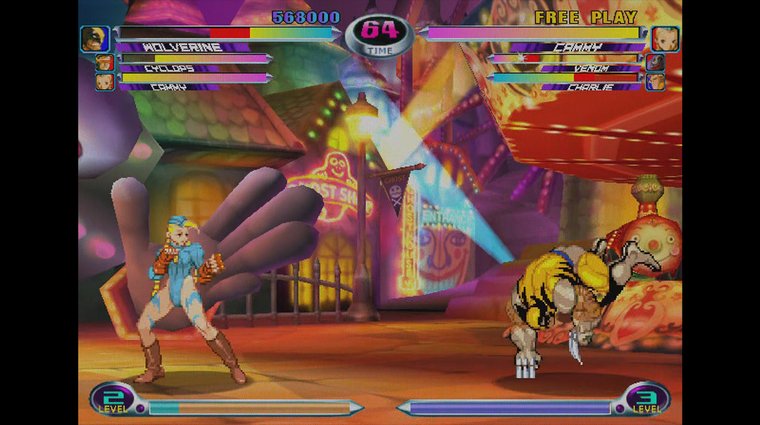Select Wolverine's portrait on player one's team
The width and height of the screenshot is (760, 425).
95,38
